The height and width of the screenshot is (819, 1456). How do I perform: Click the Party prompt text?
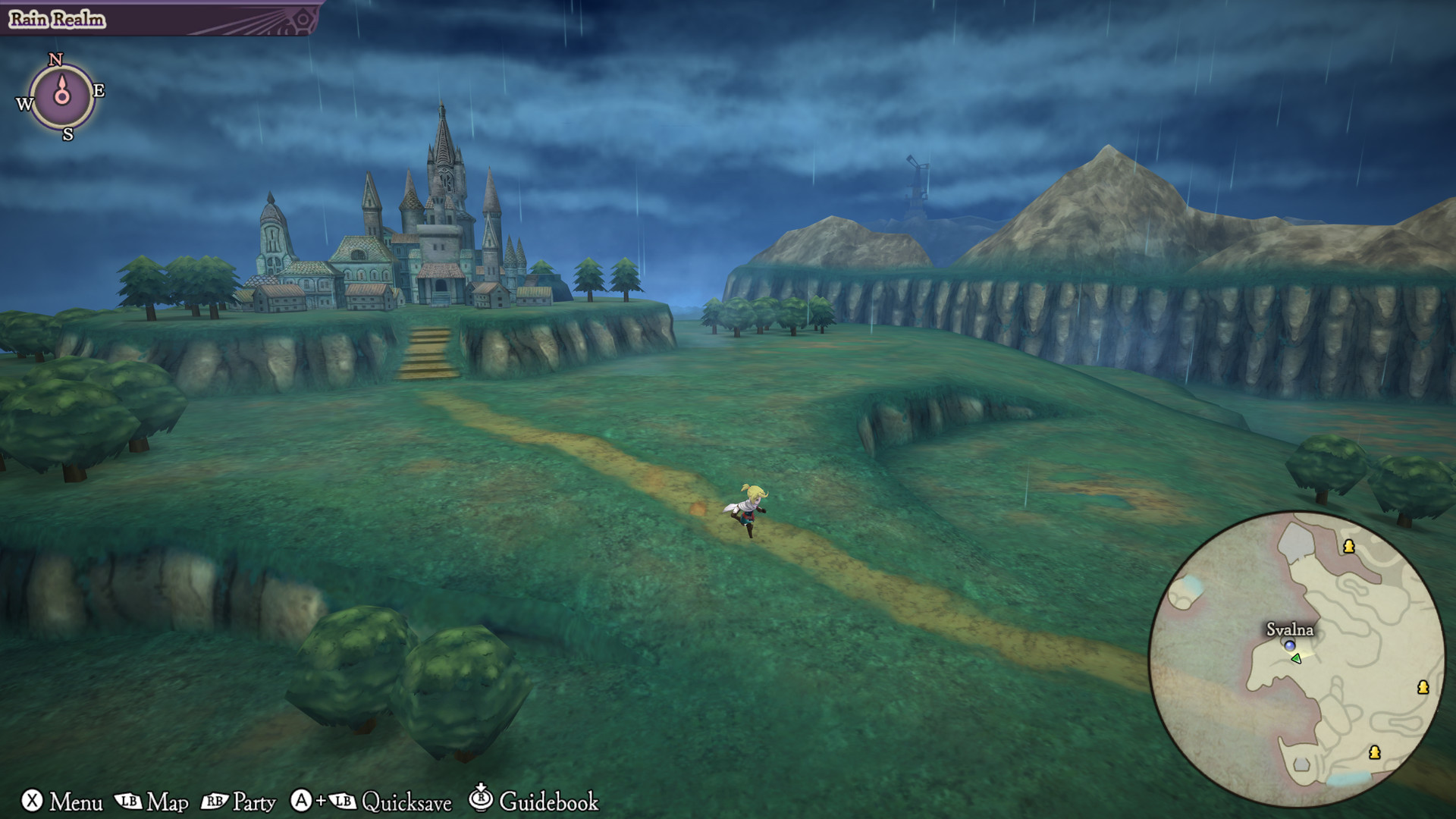[x=254, y=802]
